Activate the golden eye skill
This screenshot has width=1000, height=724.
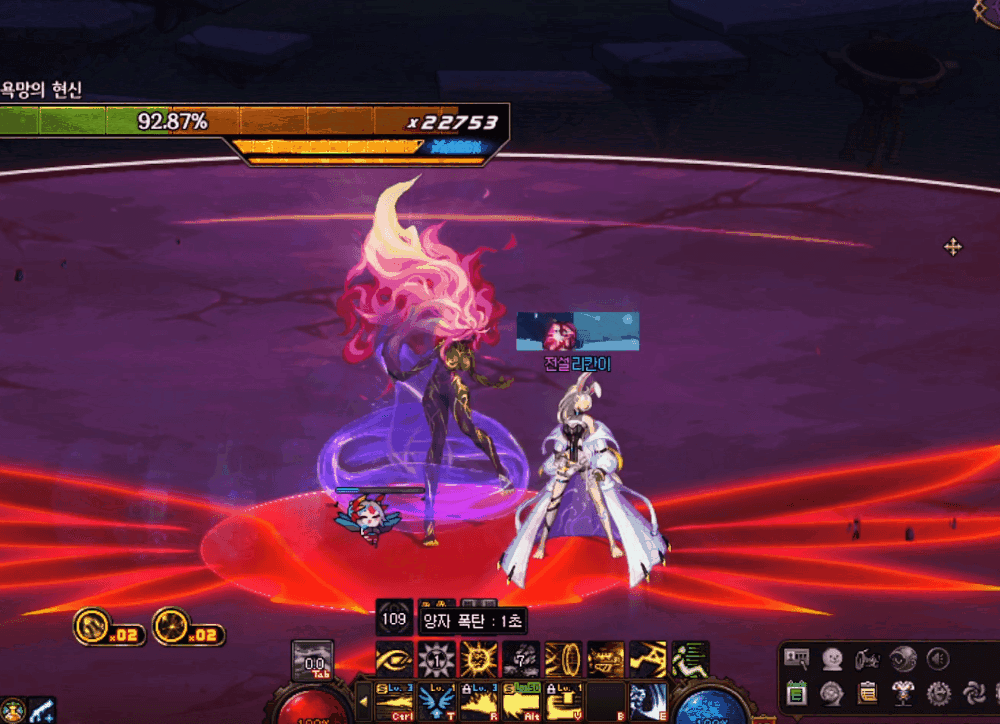(395, 660)
